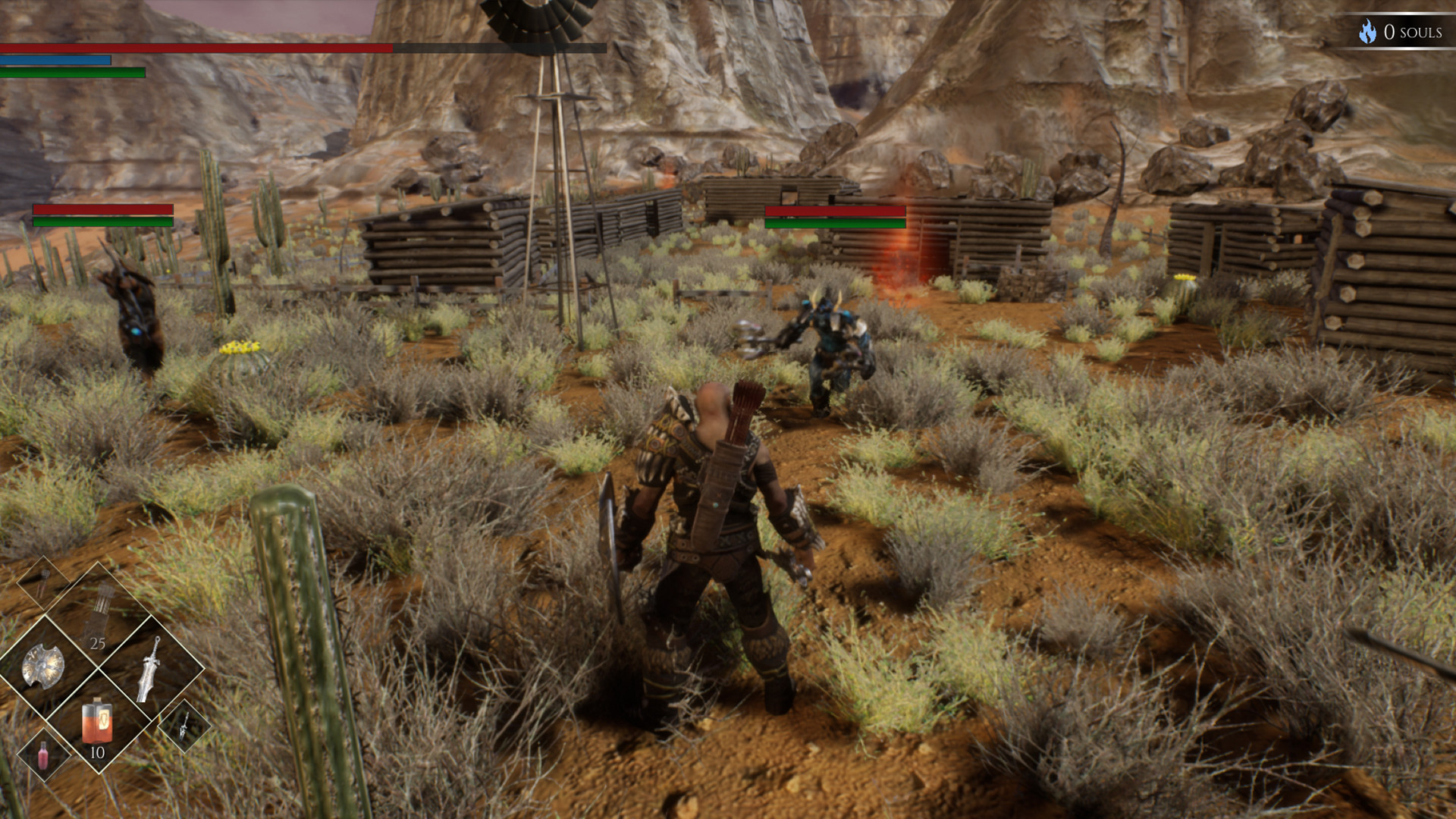Screen dimensions: 1456x819
Task: Click the player's red health bar
Action: click(197, 48)
